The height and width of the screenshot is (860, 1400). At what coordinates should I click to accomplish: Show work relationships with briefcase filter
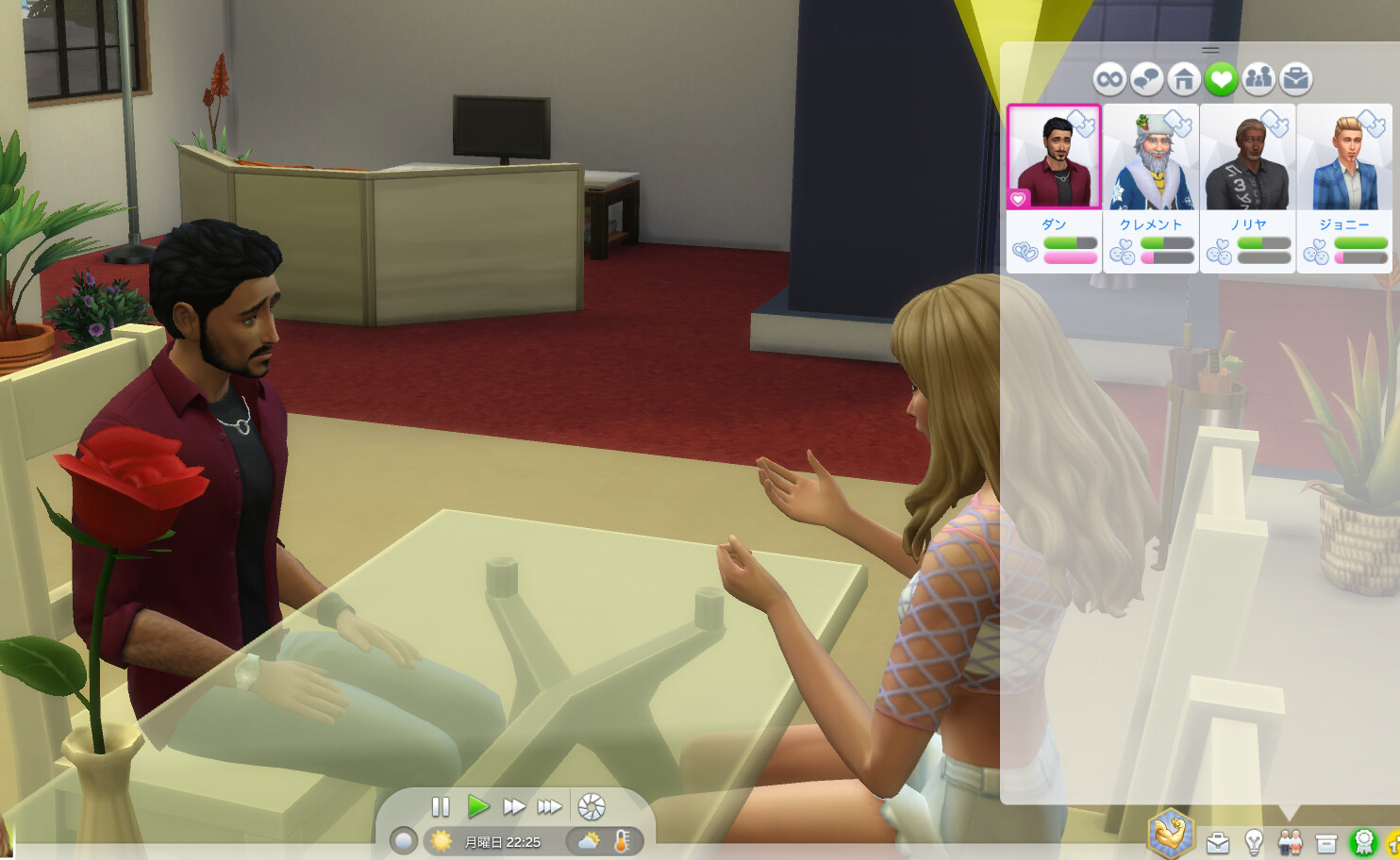tap(1296, 79)
